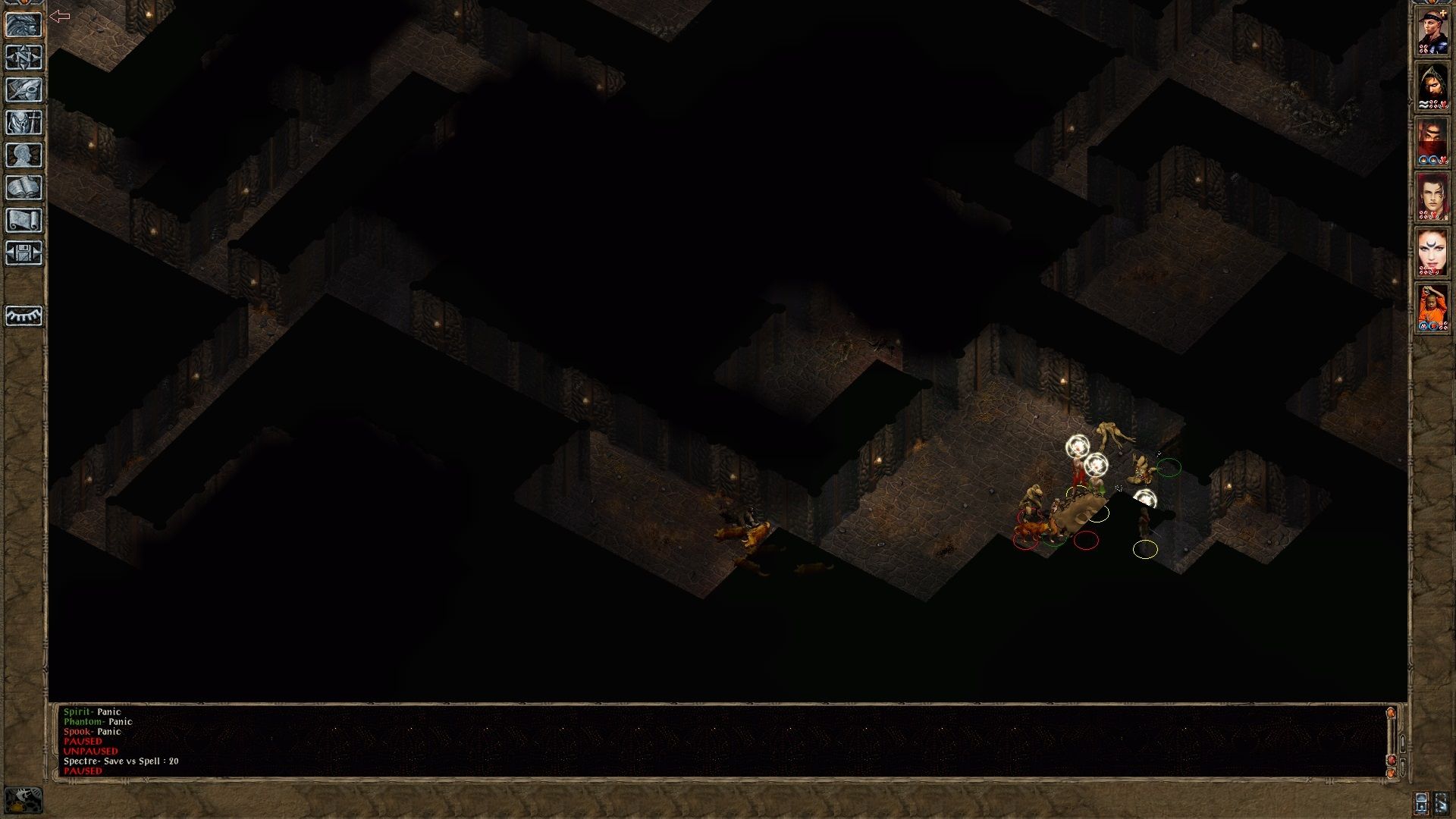
Task: Collapse the message log with its lower chevron
Action: click(x=1403, y=767)
